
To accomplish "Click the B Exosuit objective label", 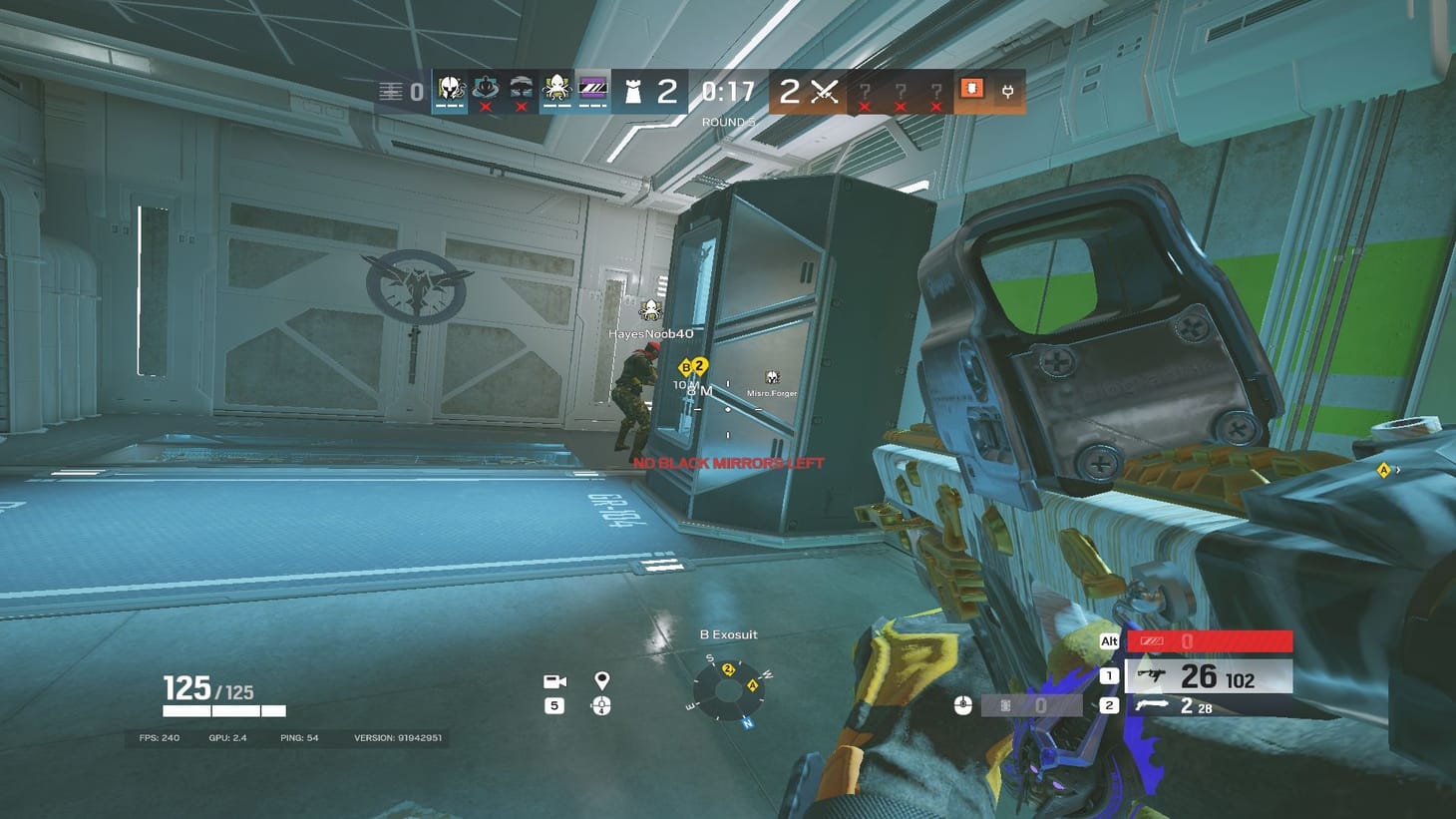I will click(x=729, y=634).
